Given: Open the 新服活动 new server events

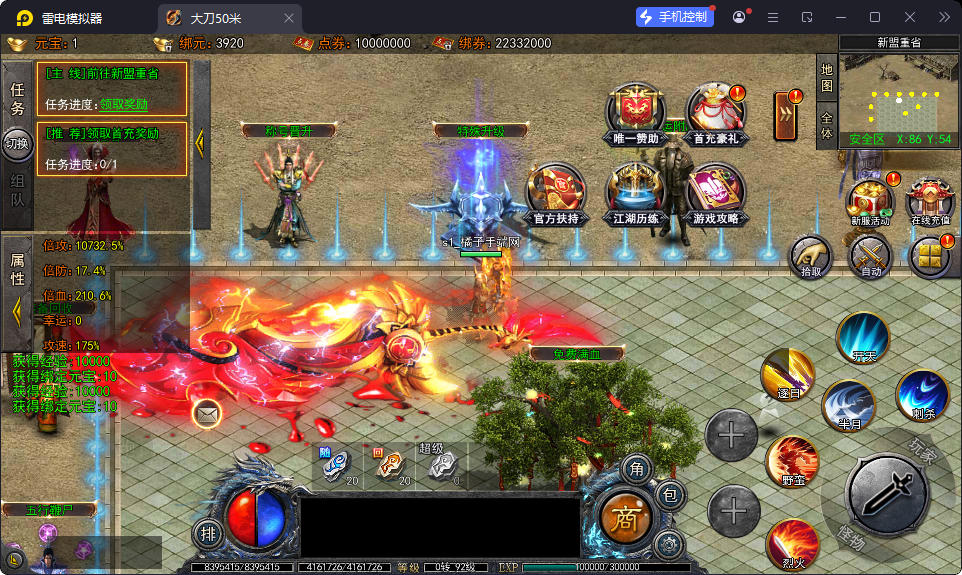Looking at the screenshot, I should click(870, 203).
